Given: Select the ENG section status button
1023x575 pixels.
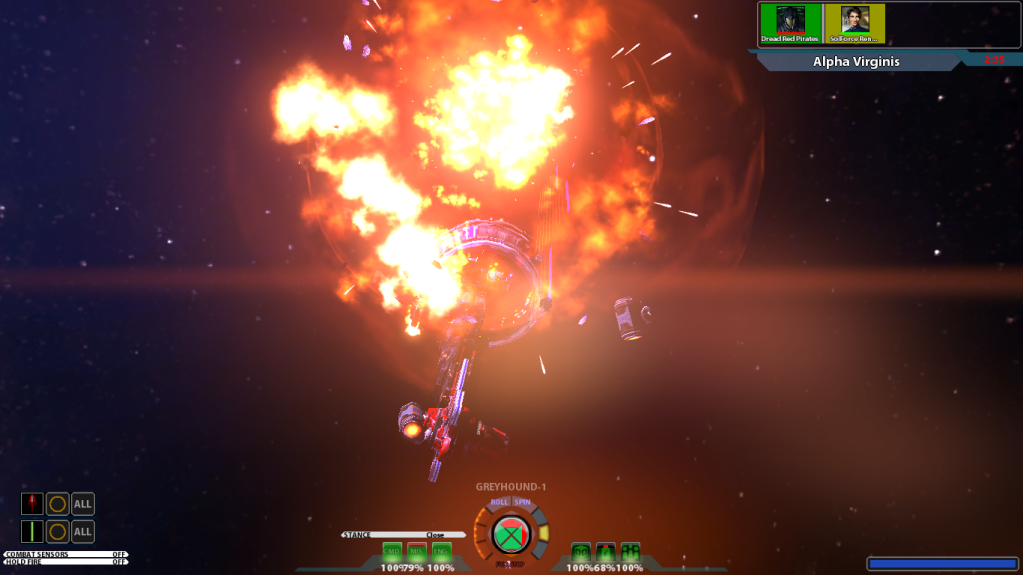Looking at the screenshot, I should click(x=441, y=552).
